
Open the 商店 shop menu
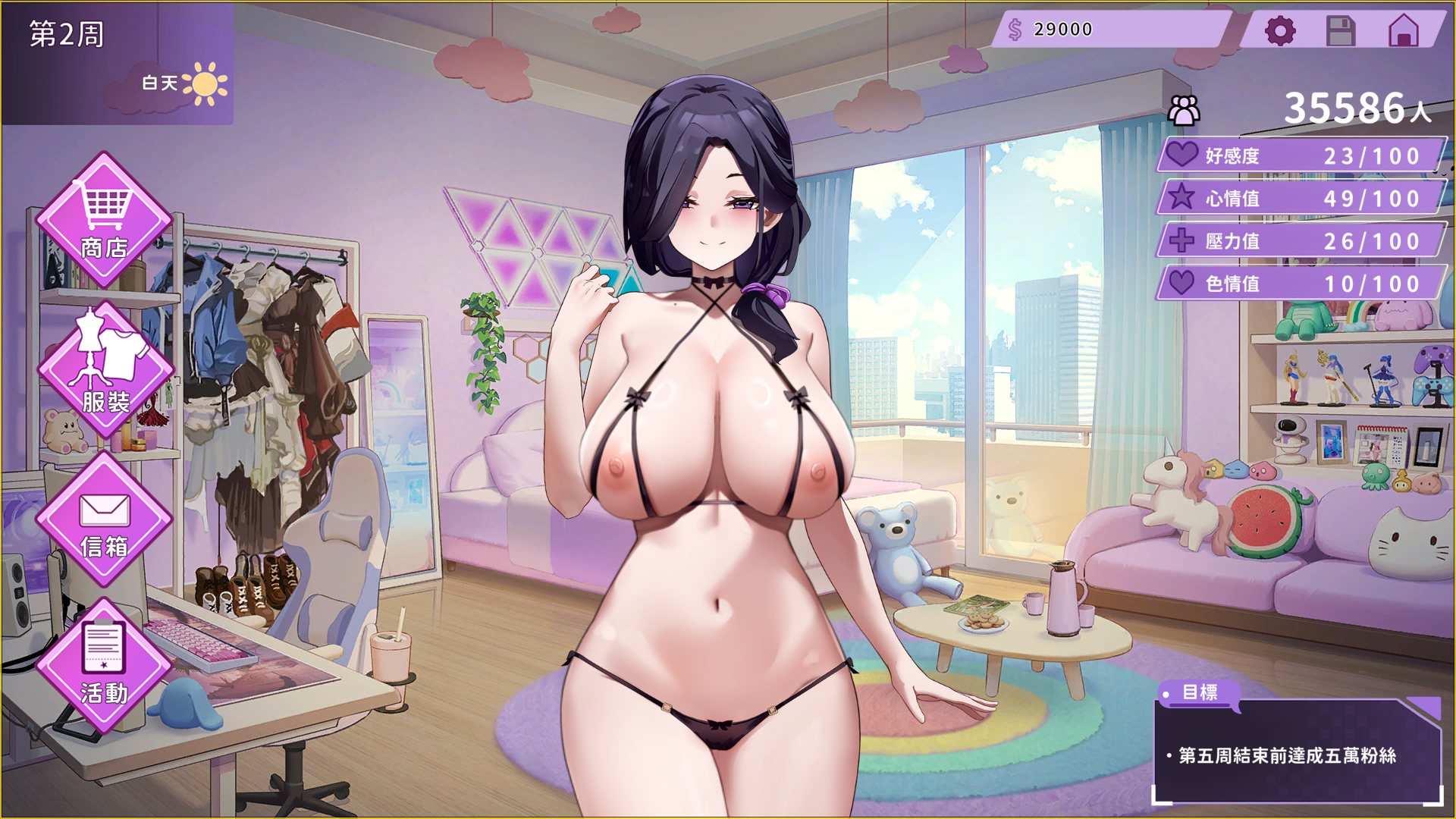coord(104,220)
